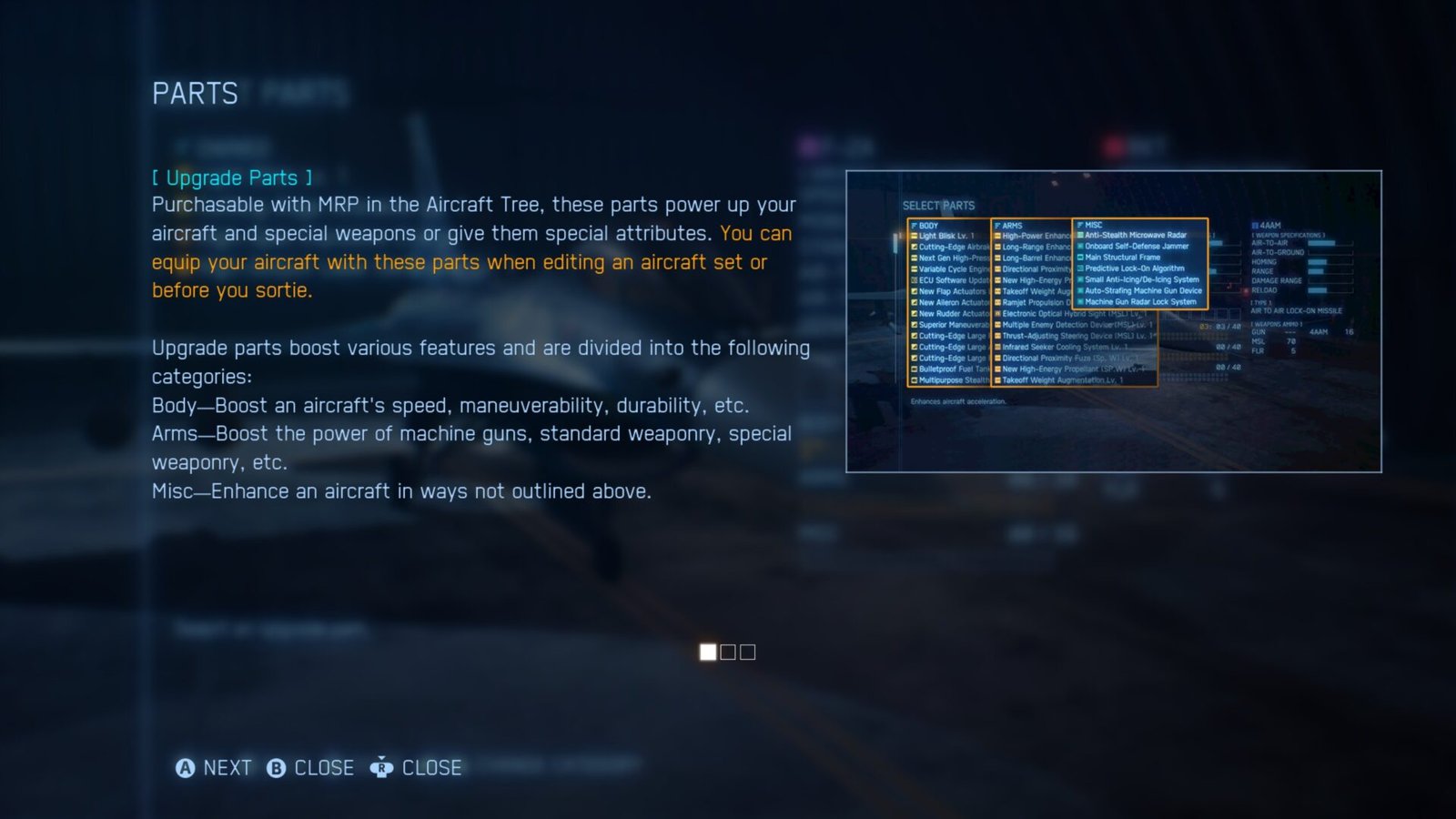Go to the last page indicator square
The height and width of the screenshot is (819, 1456).
pos(748,652)
